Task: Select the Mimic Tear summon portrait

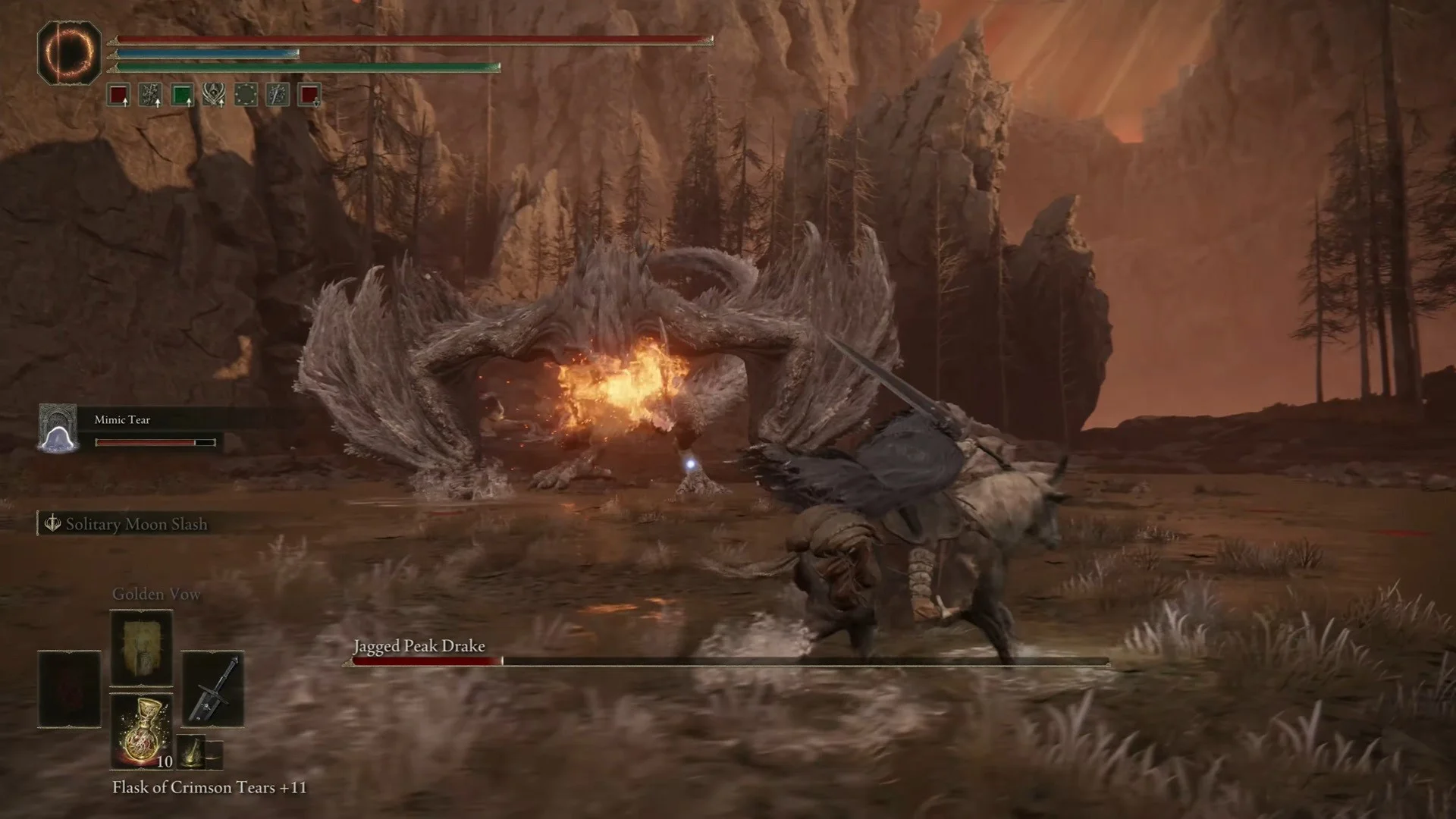Action: 58,428
